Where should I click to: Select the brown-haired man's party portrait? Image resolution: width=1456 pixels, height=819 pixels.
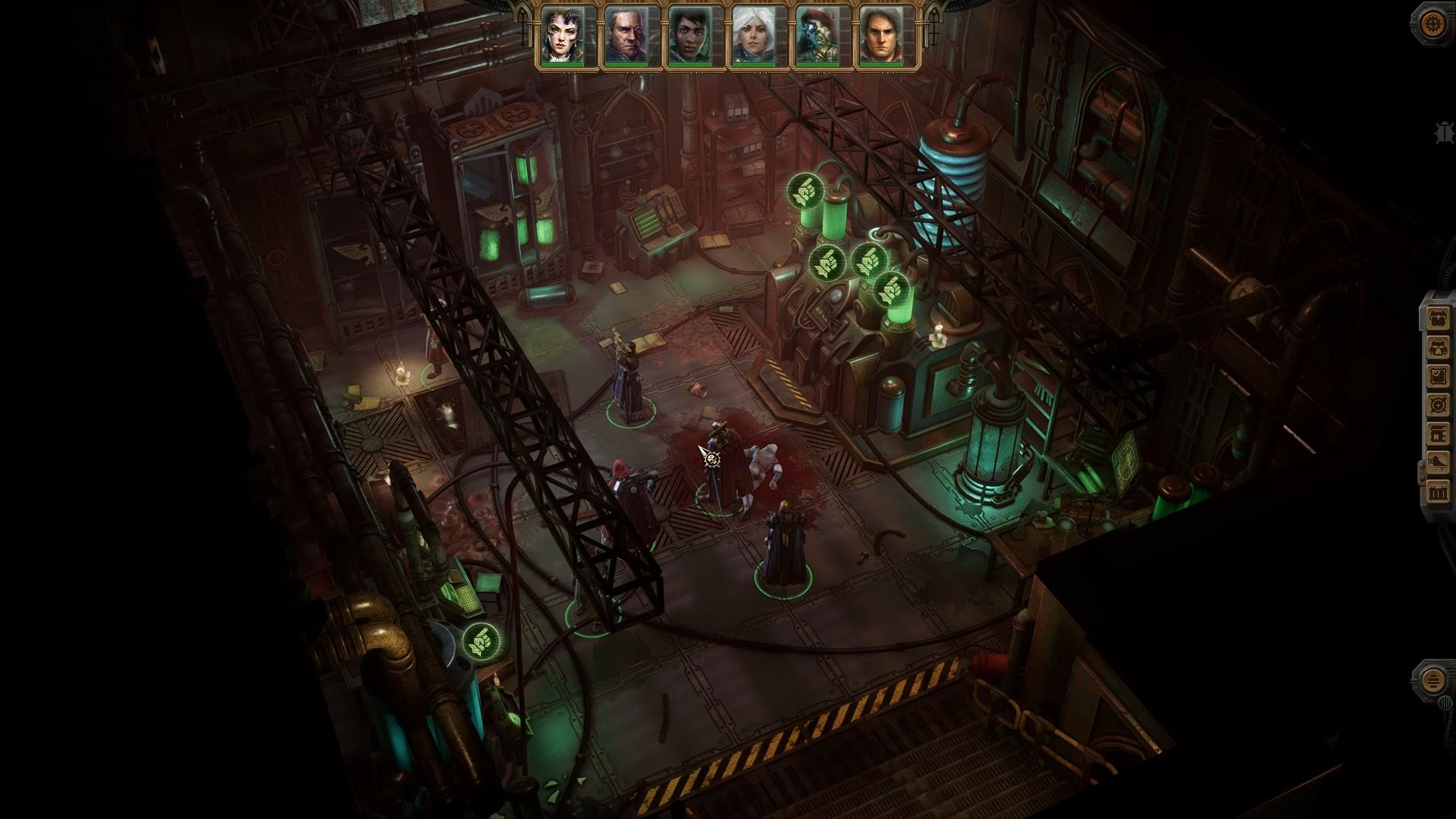coord(880,36)
